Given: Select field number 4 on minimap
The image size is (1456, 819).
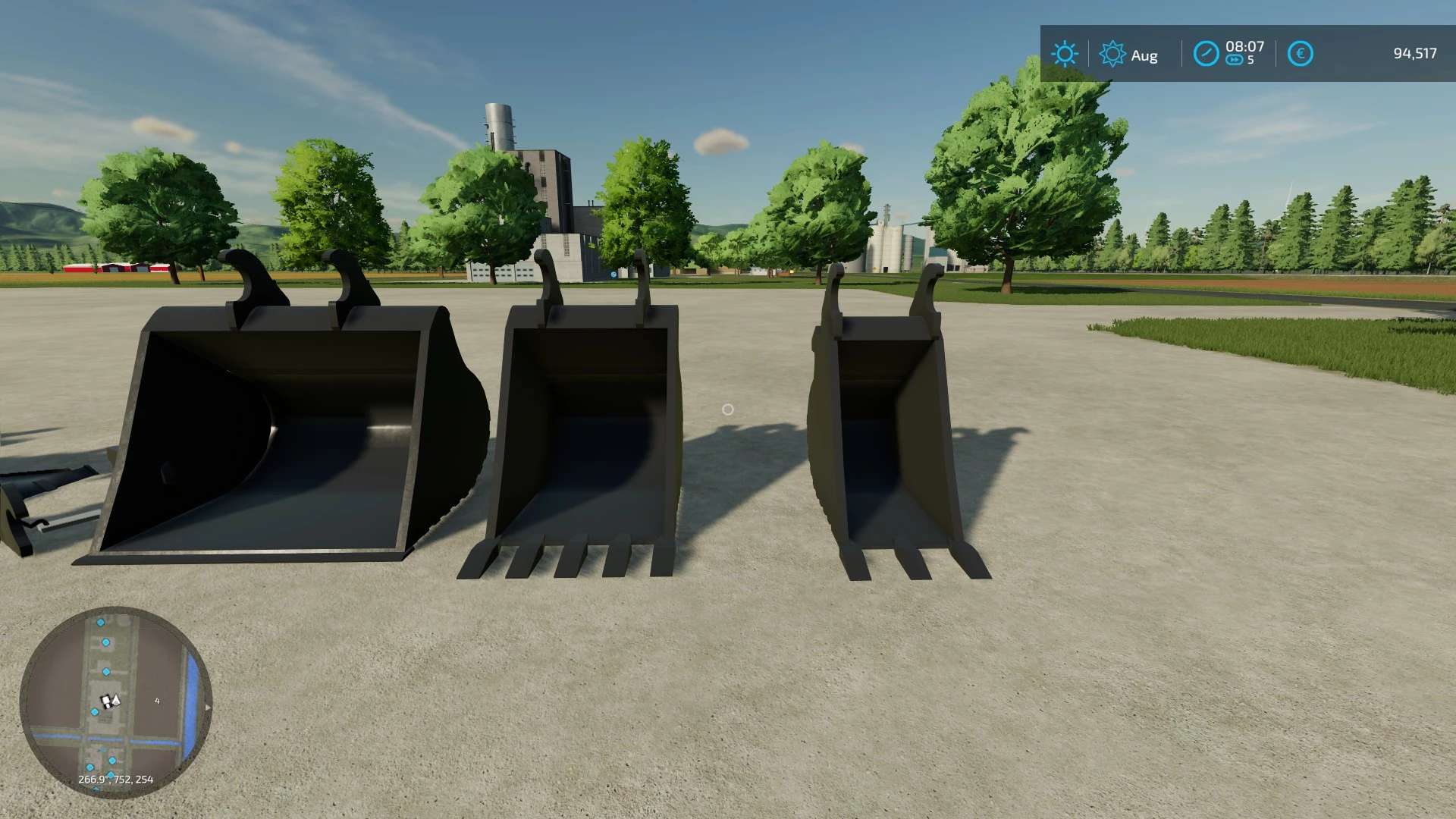Looking at the screenshot, I should [157, 701].
